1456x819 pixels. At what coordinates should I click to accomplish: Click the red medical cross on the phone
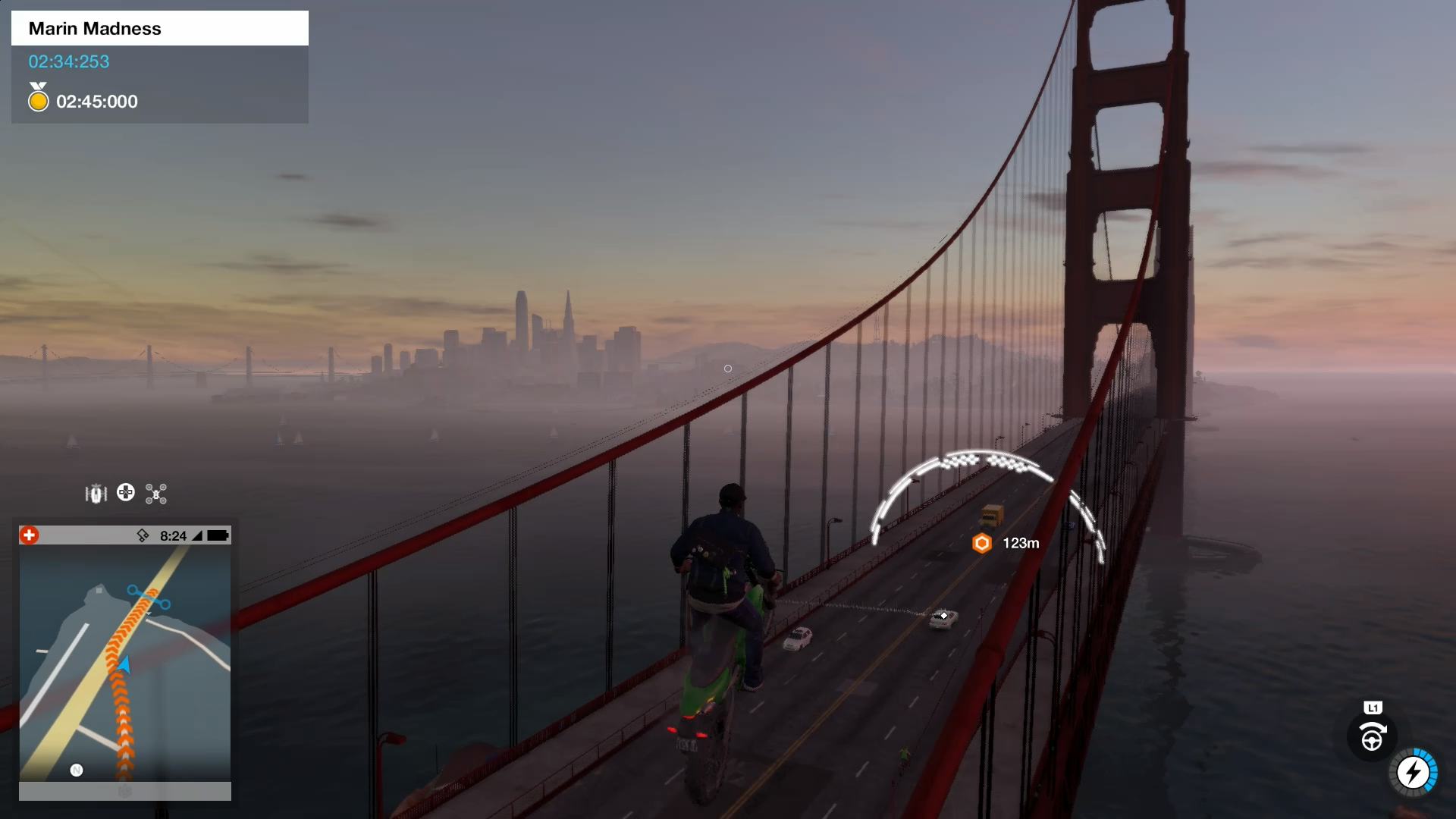tap(29, 535)
